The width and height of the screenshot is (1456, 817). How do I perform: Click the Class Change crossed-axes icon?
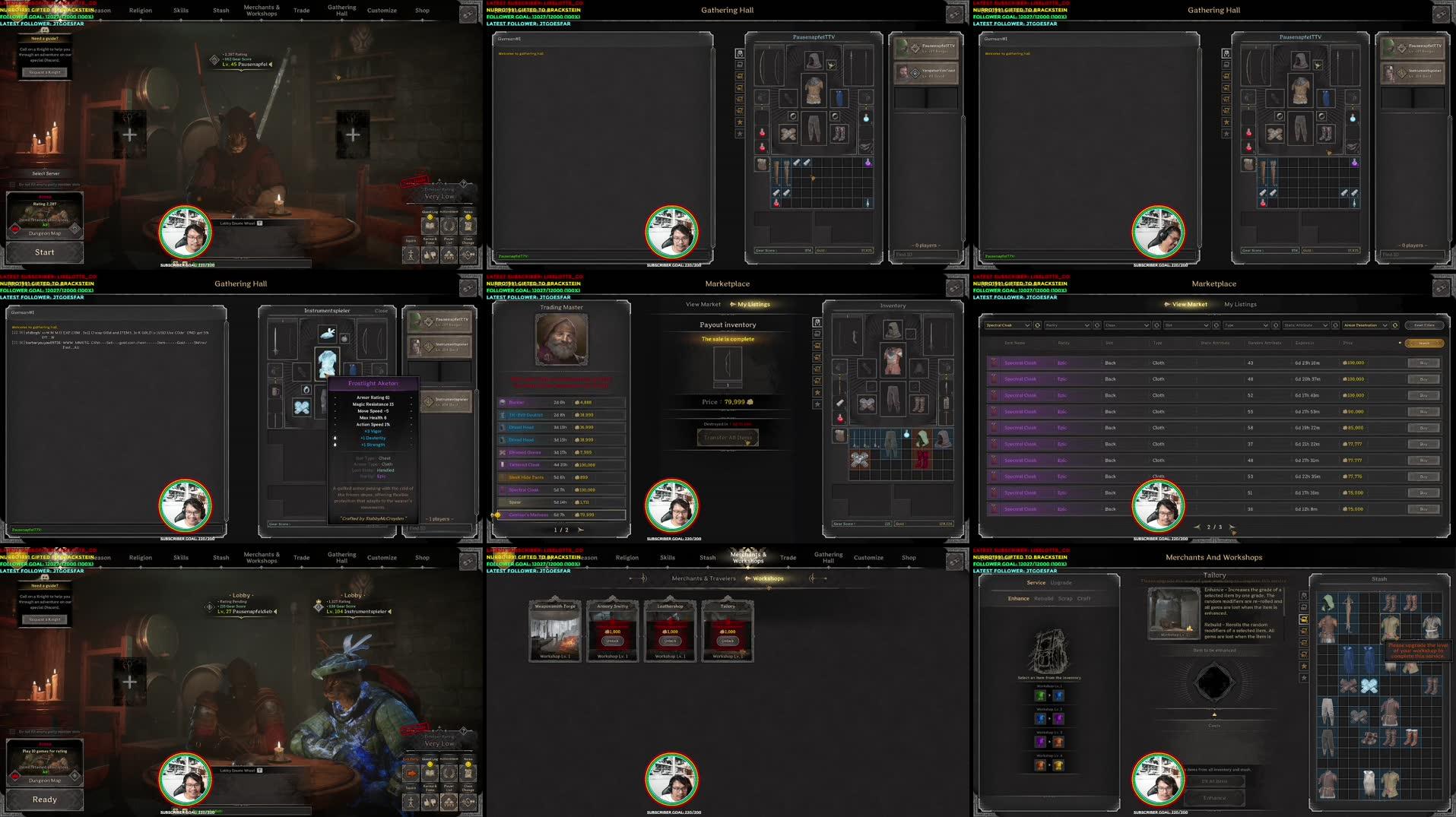click(468, 255)
